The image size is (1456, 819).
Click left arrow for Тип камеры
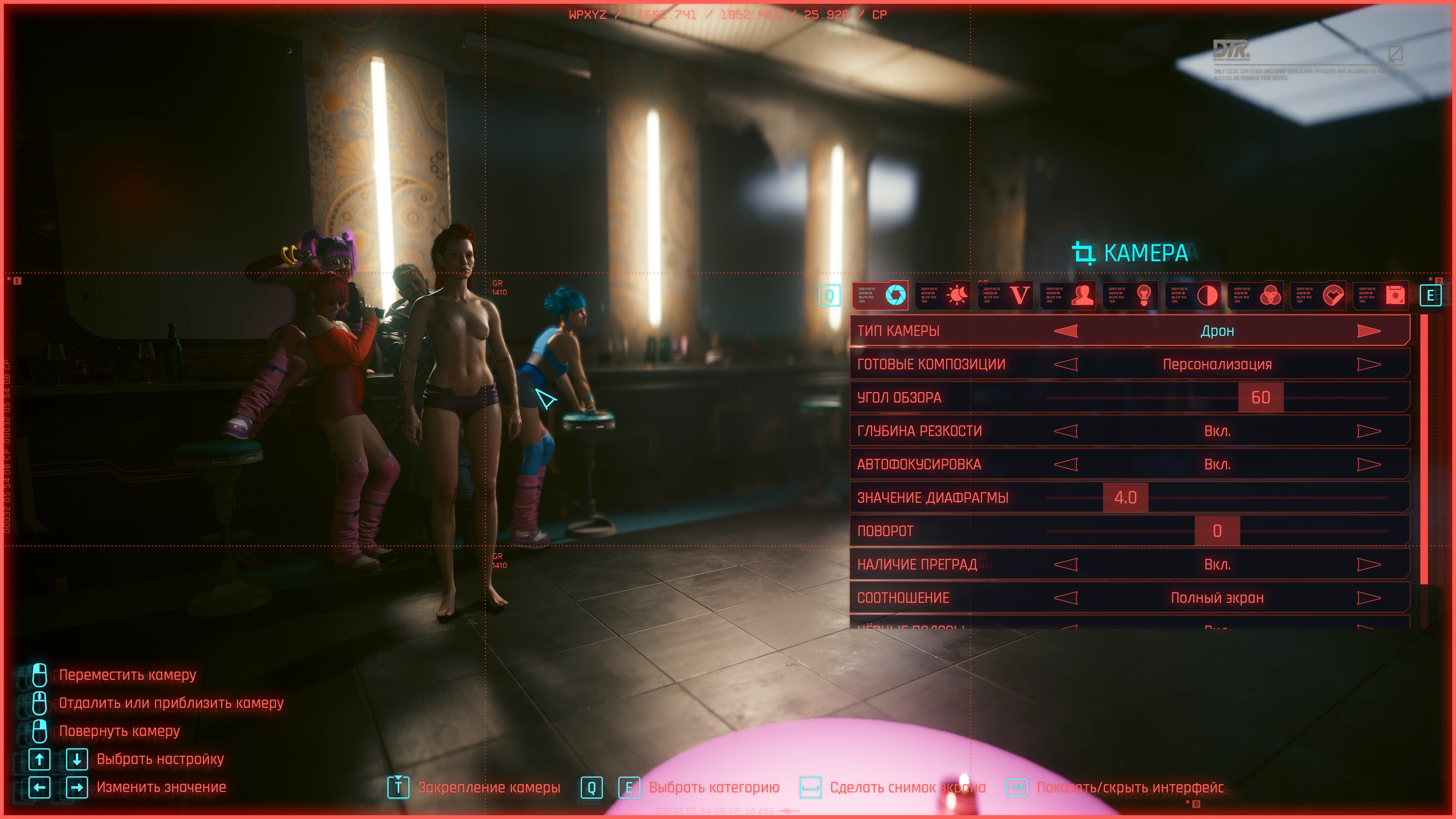[x=1066, y=331]
